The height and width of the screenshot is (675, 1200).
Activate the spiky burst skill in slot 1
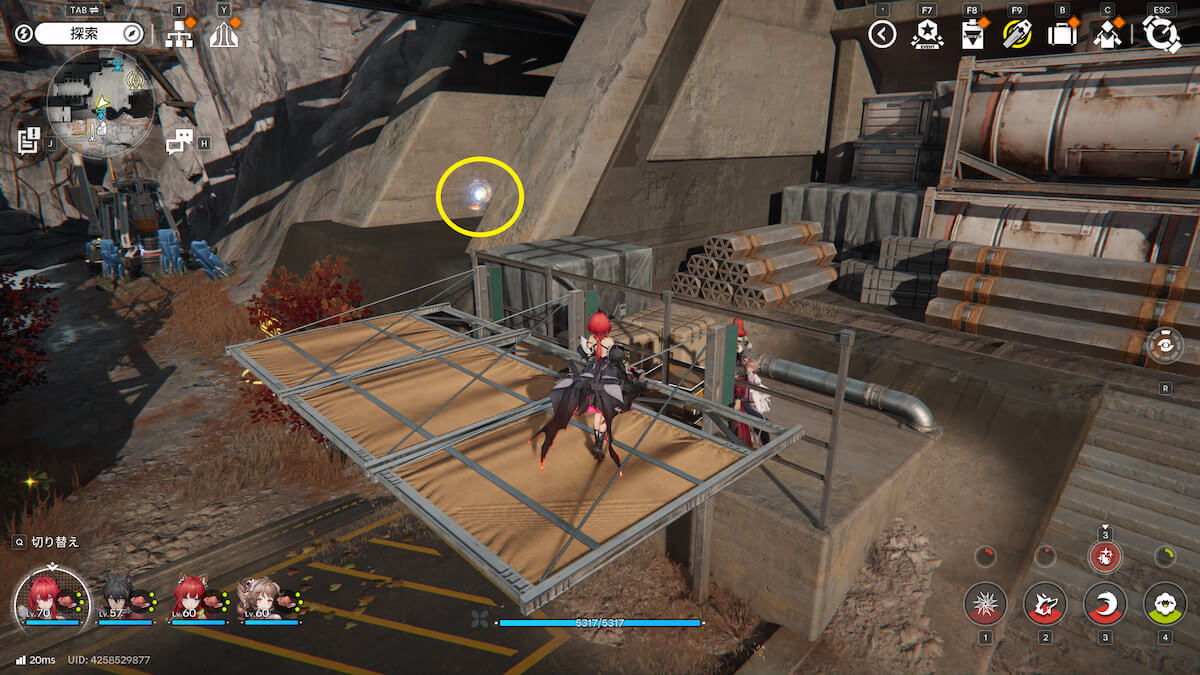[985, 604]
